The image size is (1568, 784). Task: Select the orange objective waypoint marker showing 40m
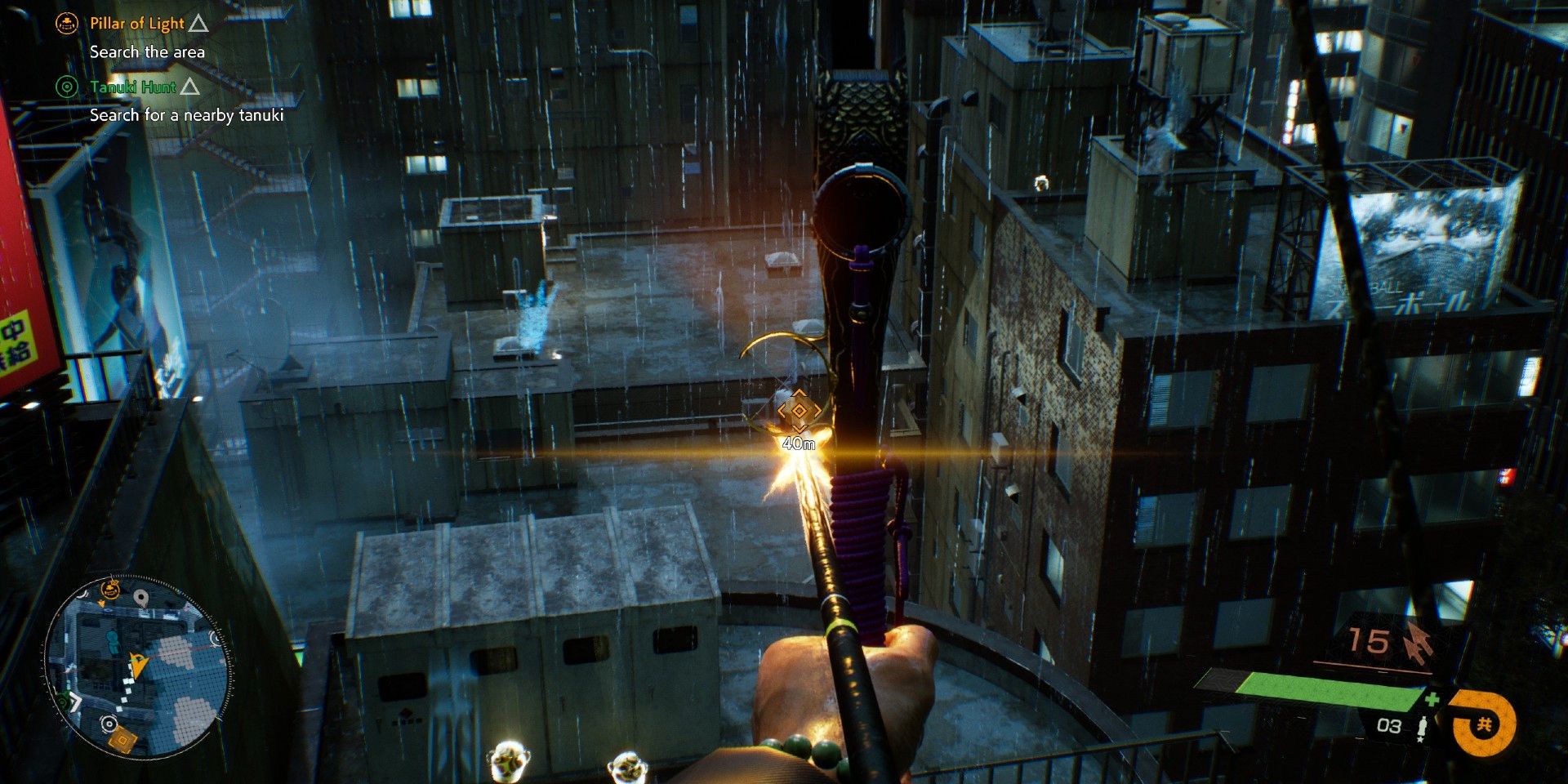[799, 411]
